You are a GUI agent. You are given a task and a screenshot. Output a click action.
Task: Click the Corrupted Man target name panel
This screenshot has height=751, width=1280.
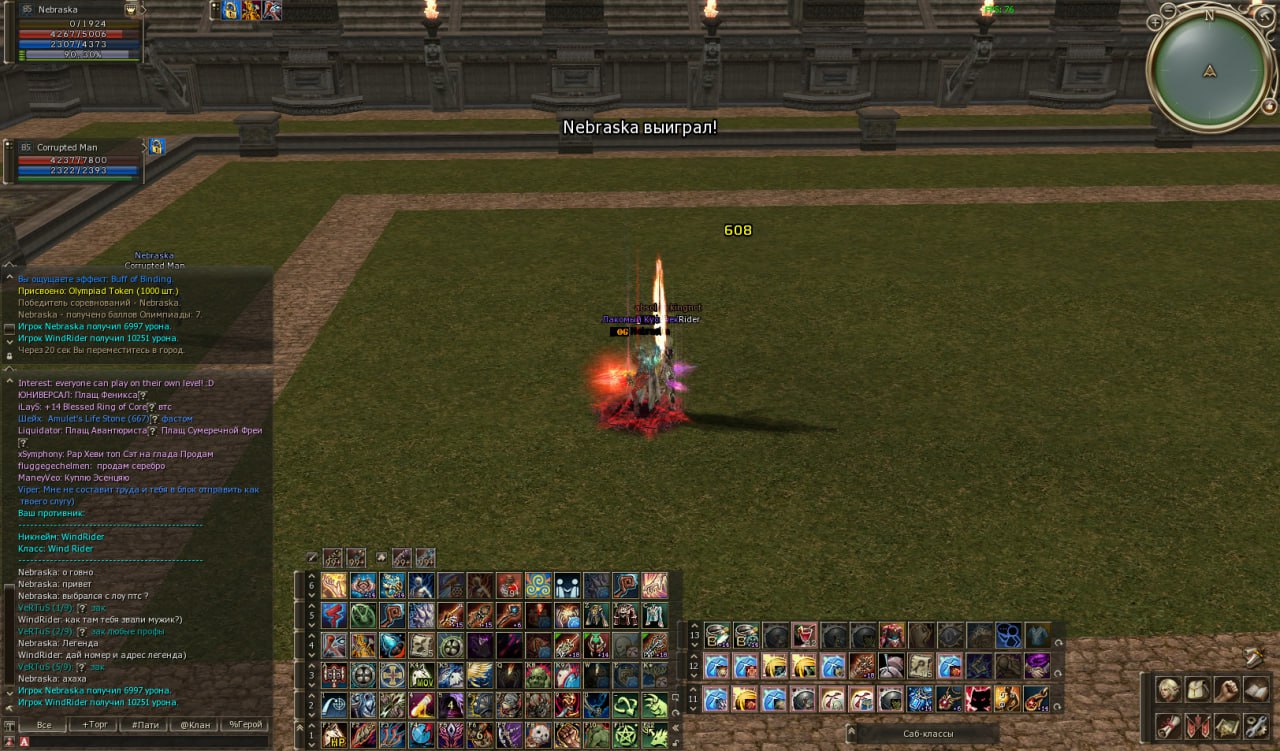[x=75, y=147]
